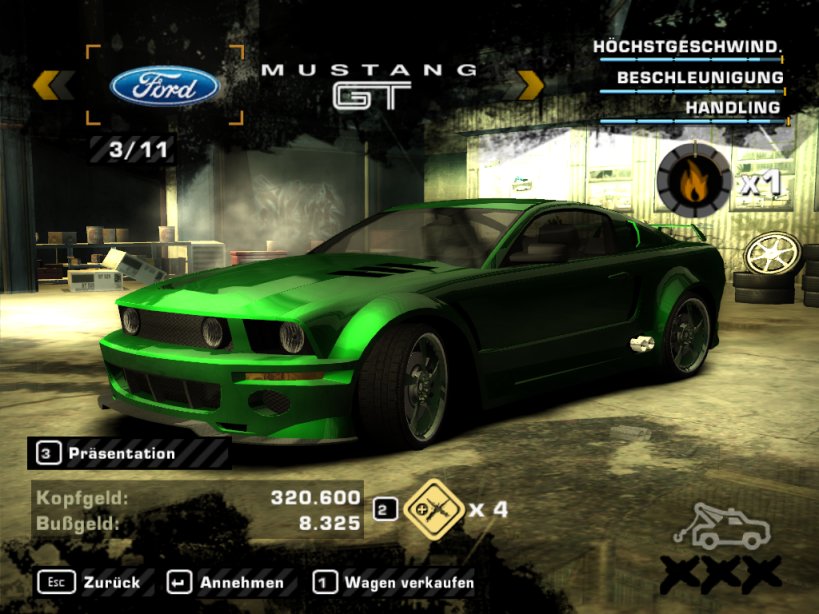Select the Ford logo badge
Image resolution: width=819 pixels, height=614 pixels.
pyautogui.click(x=165, y=85)
